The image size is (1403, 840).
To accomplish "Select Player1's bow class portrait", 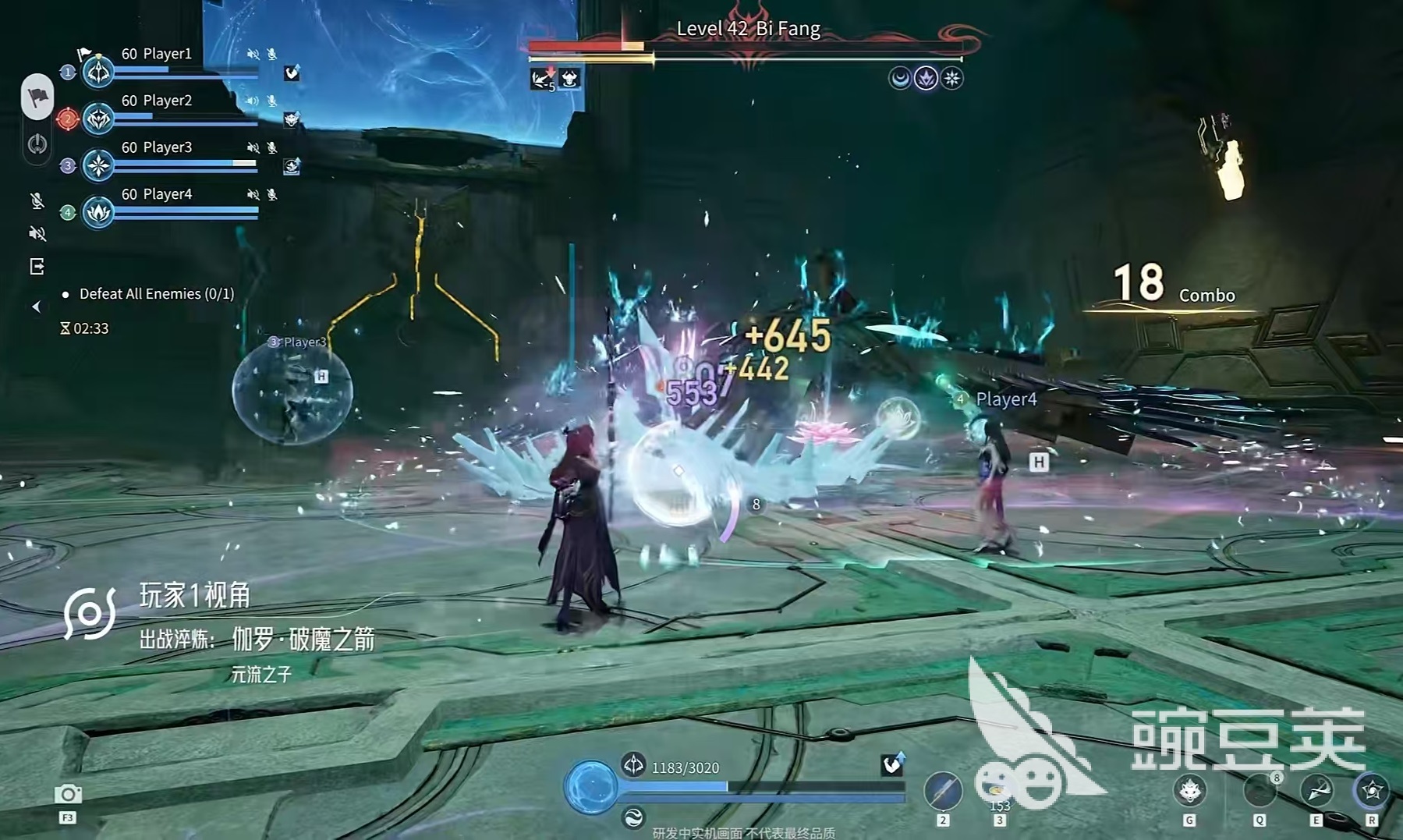I will tap(98, 72).
